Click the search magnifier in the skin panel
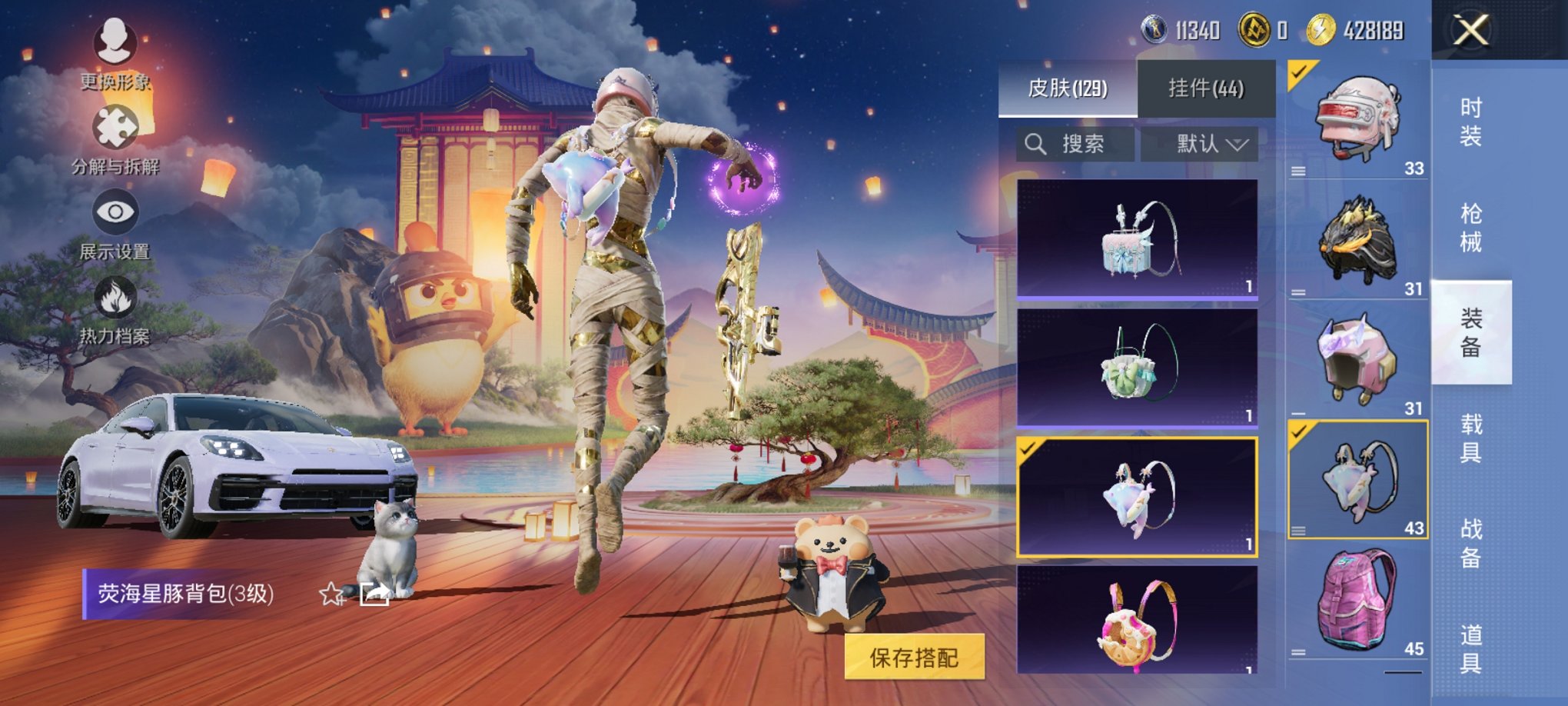The width and height of the screenshot is (1568, 706). coord(1035,145)
